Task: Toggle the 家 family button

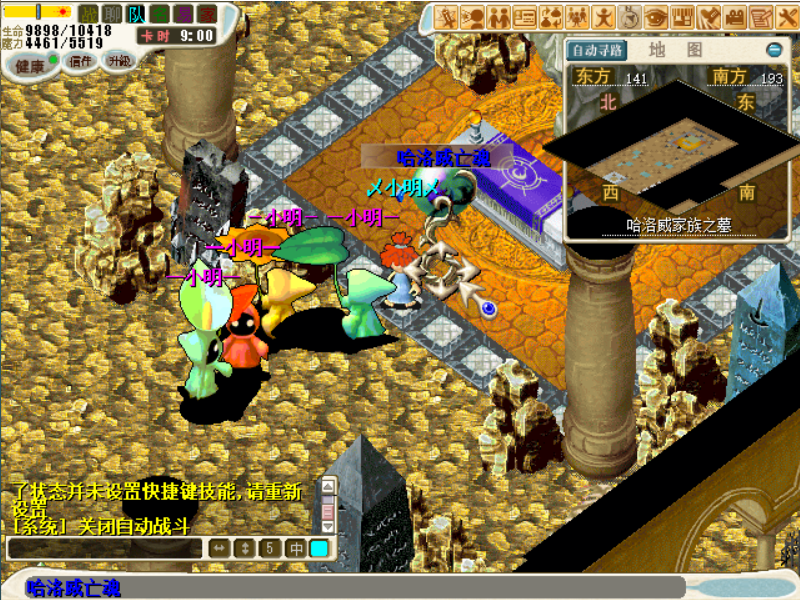Action: pyautogui.click(x=206, y=14)
